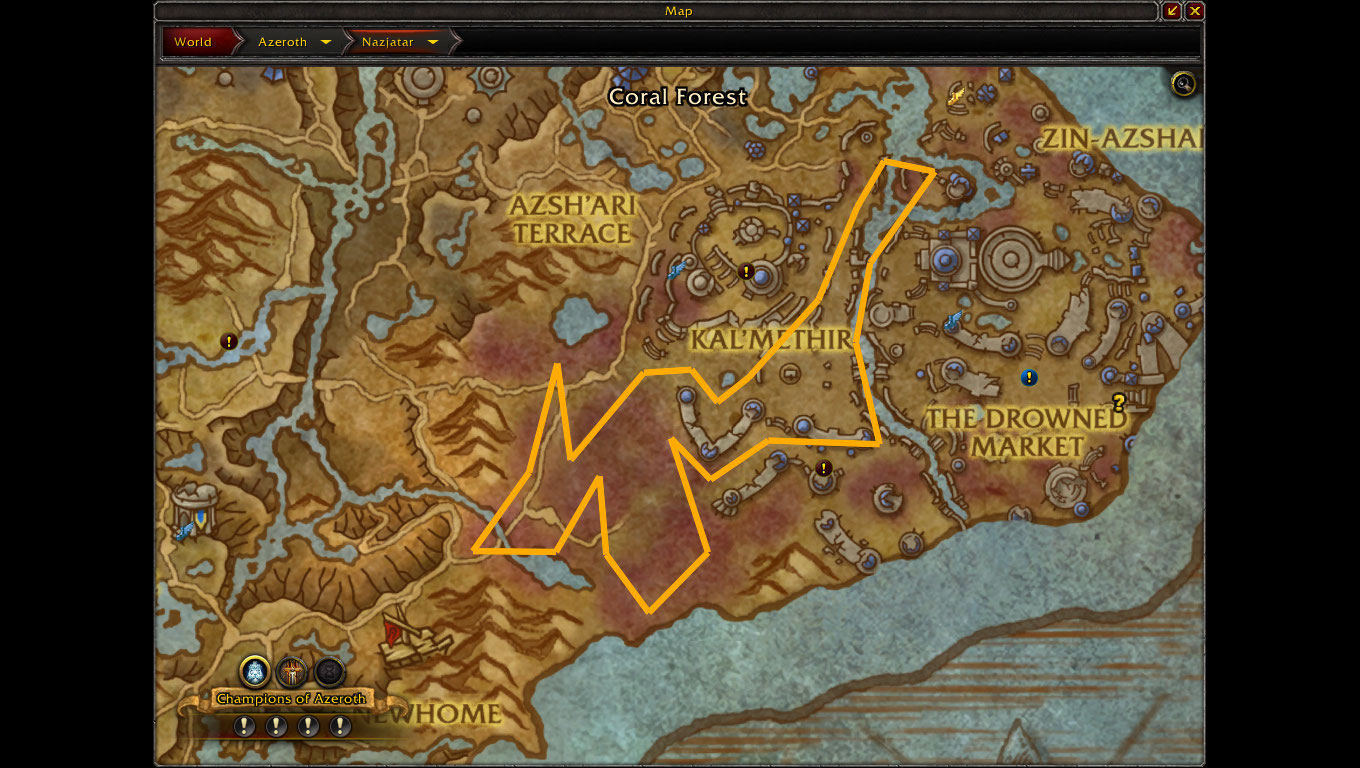Go to the World map breadcrumb
The image size is (1360, 768).
193,42
